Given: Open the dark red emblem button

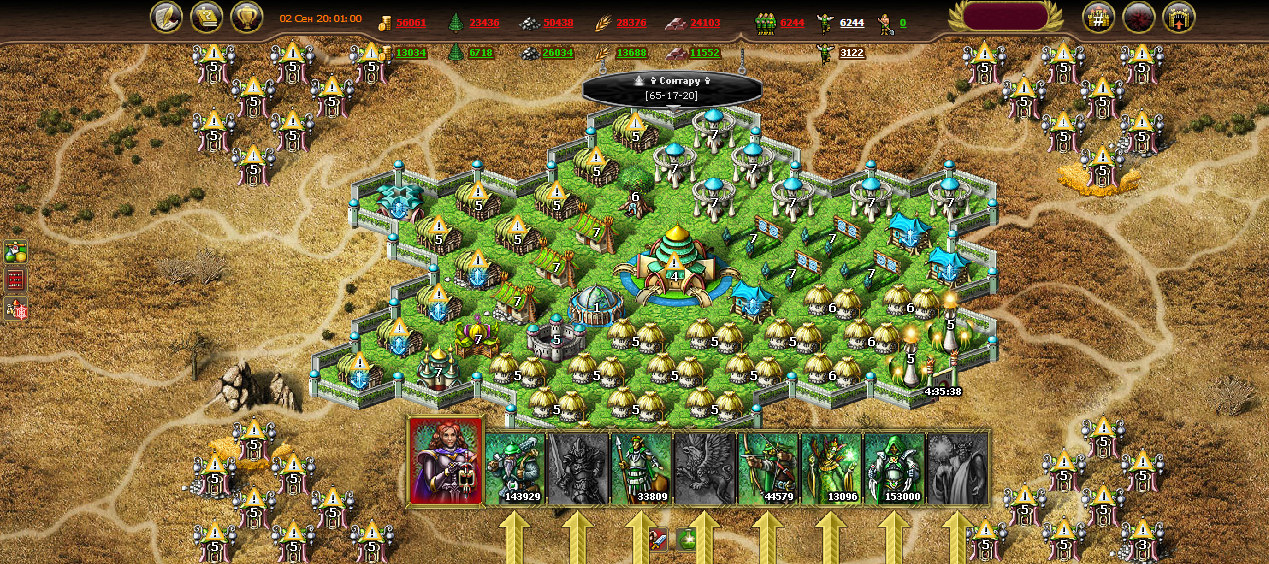Looking at the screenshot, I should pos(1139,17).
